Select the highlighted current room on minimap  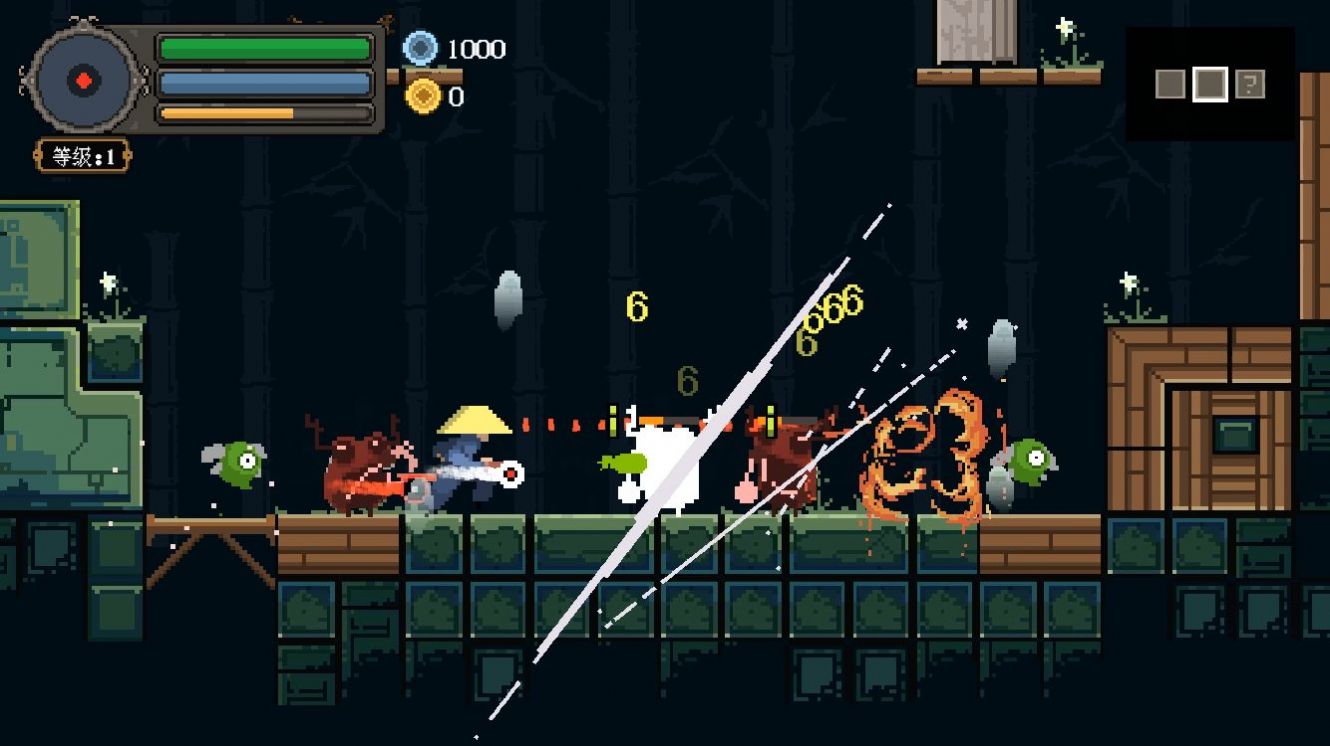[x=1209, y=84]
